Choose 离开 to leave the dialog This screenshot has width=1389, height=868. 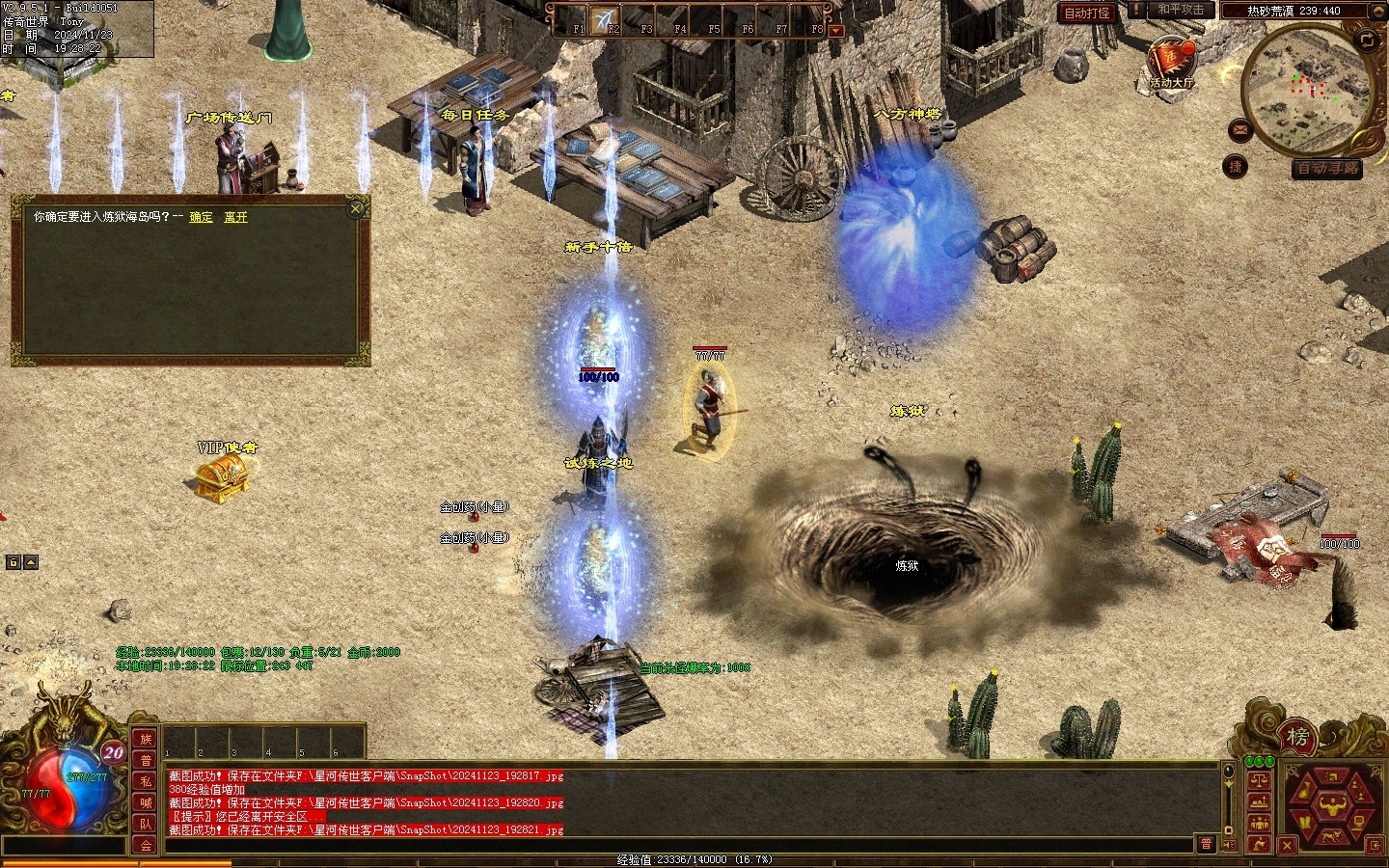pos(235,217)
